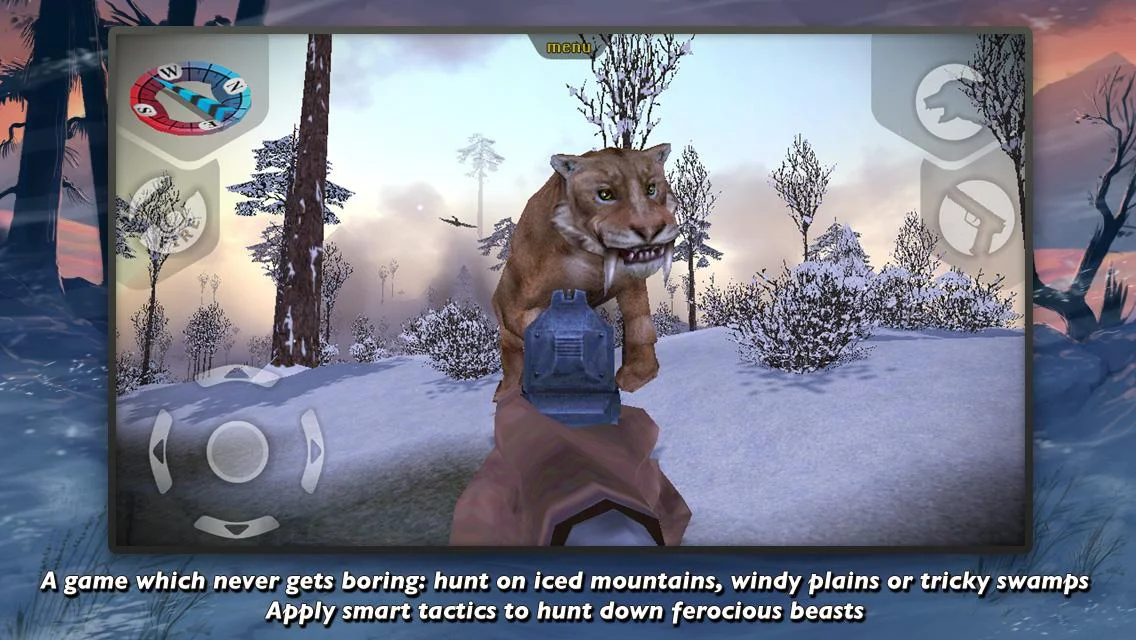Tap the right arrow on movement pad
The image size is (1136, 640).
tap(312, 451)
